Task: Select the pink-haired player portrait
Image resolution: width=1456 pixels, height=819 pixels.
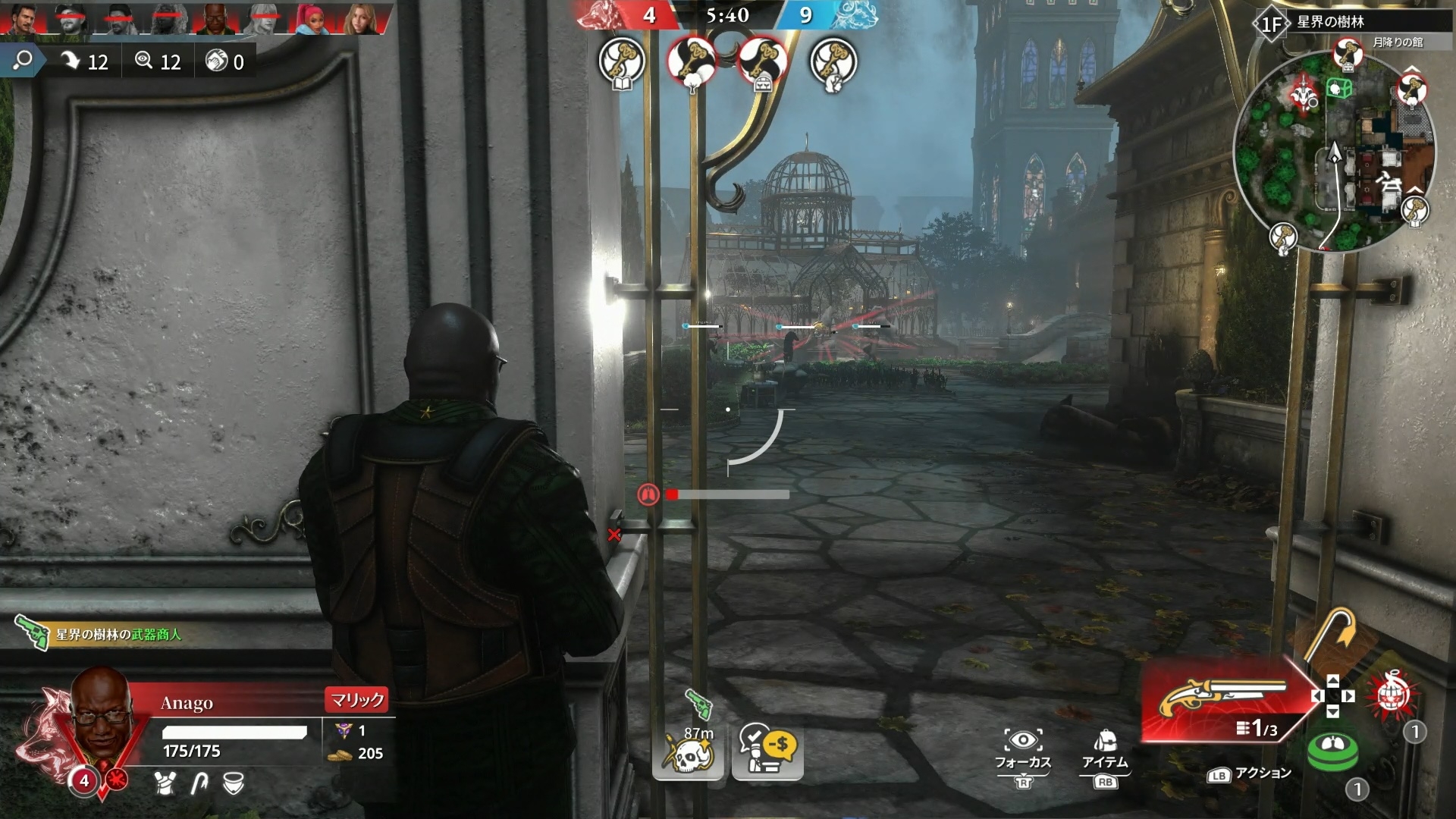Action: coord(316,19)
